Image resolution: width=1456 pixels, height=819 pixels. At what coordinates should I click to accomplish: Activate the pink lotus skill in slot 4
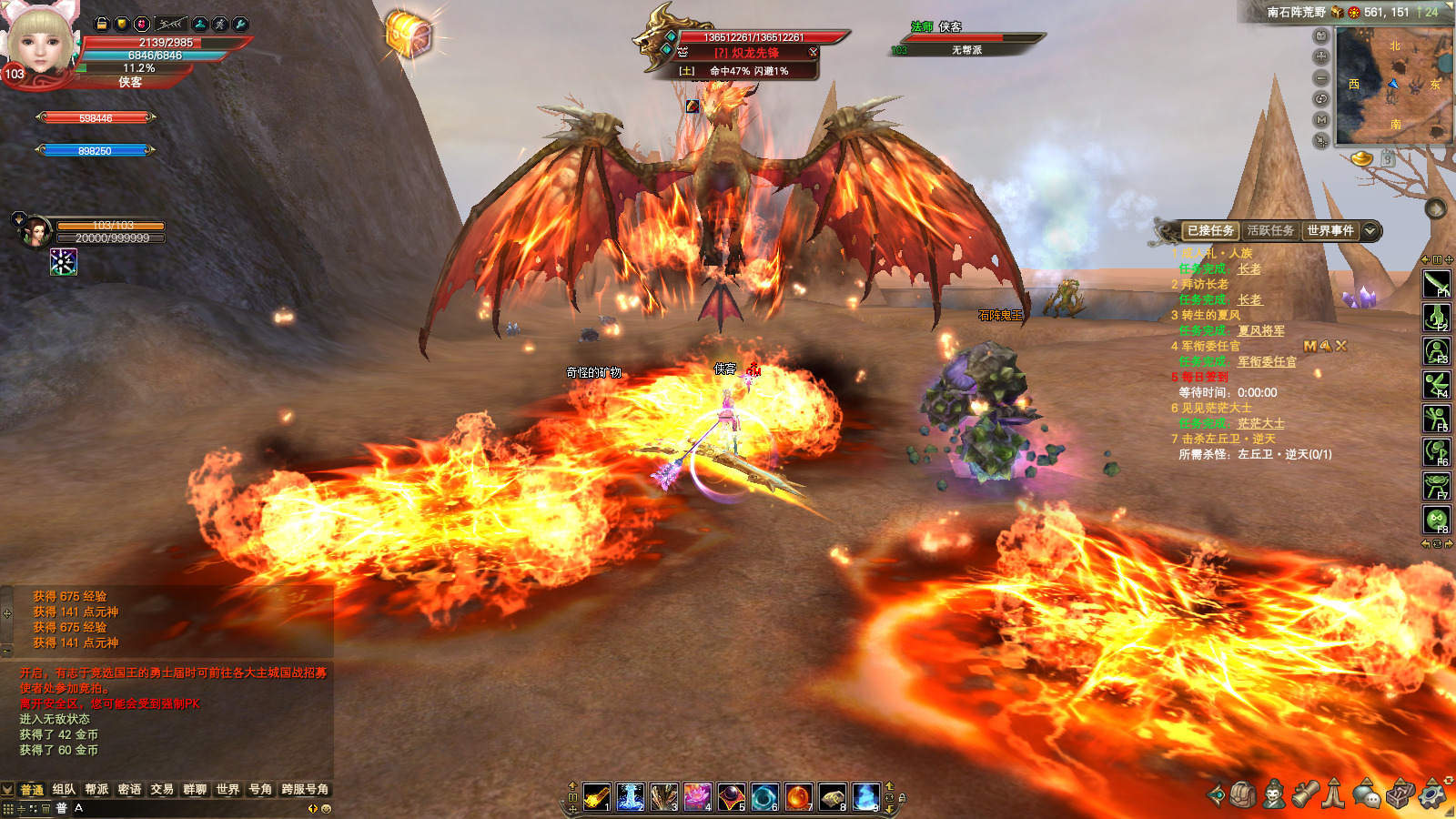tap(698, 796)
